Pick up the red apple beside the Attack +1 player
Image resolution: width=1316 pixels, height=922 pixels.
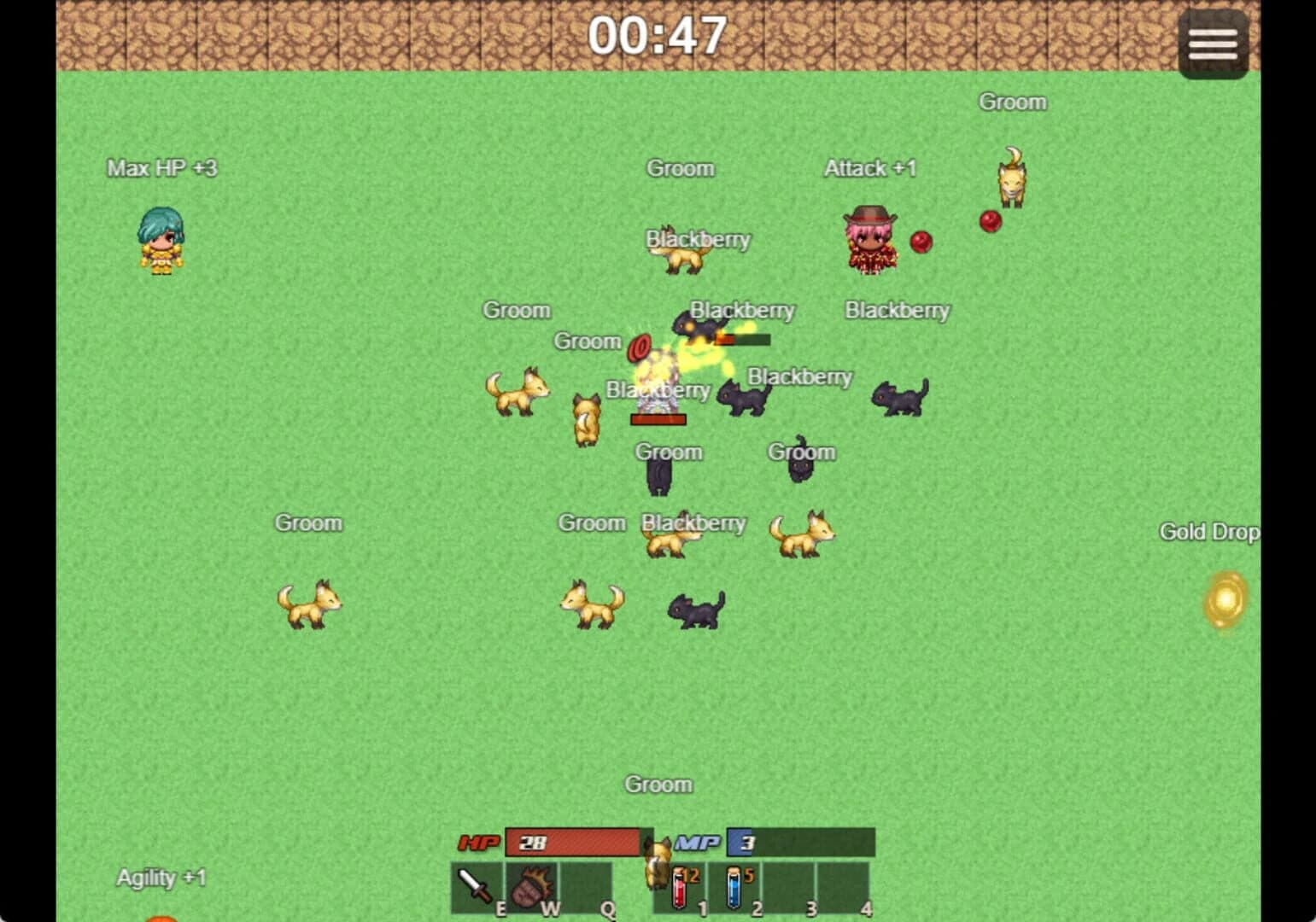[922, 243]
